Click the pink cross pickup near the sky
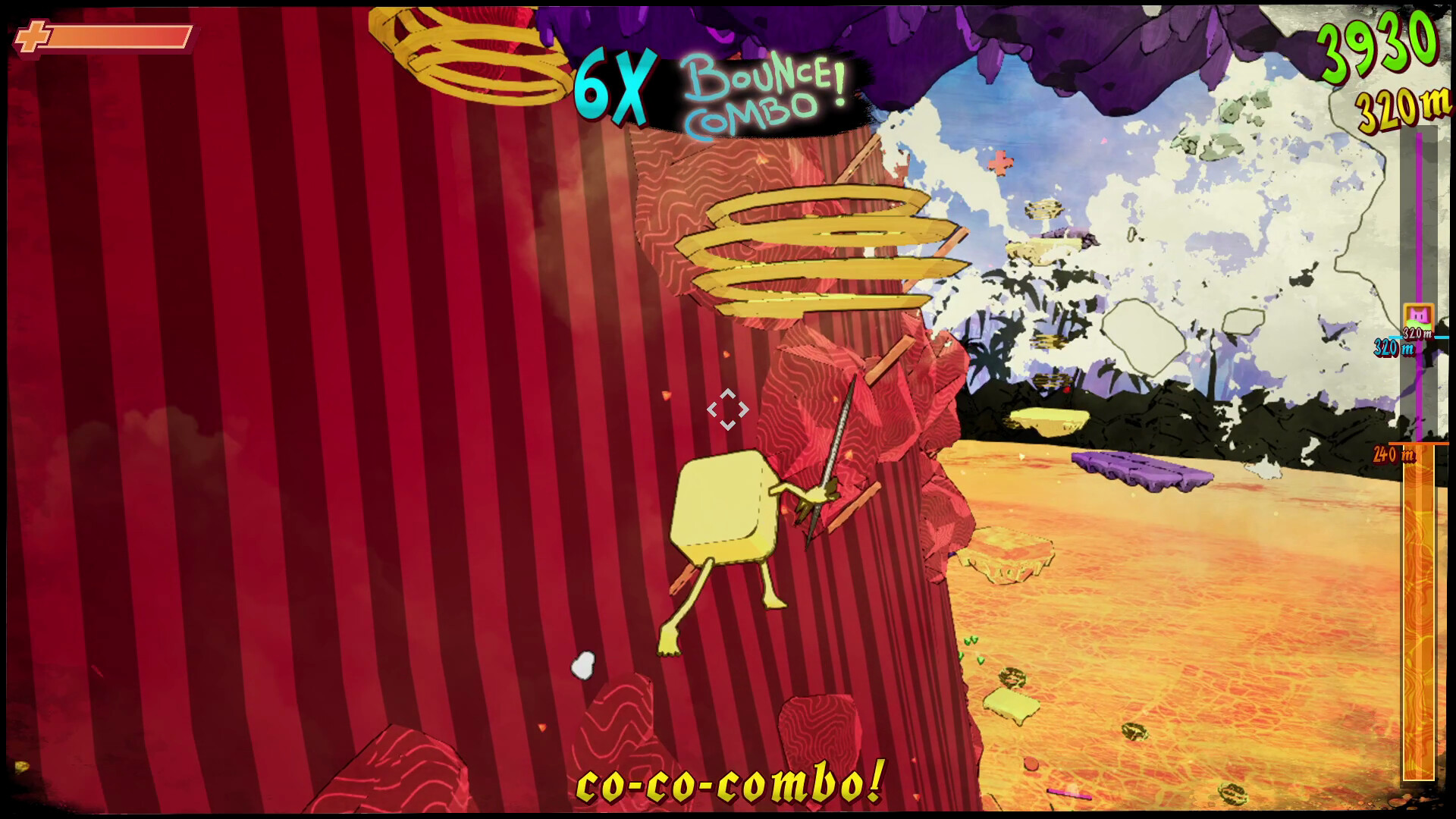Viewport: 1456px width, 819px height. click(999, 162)
